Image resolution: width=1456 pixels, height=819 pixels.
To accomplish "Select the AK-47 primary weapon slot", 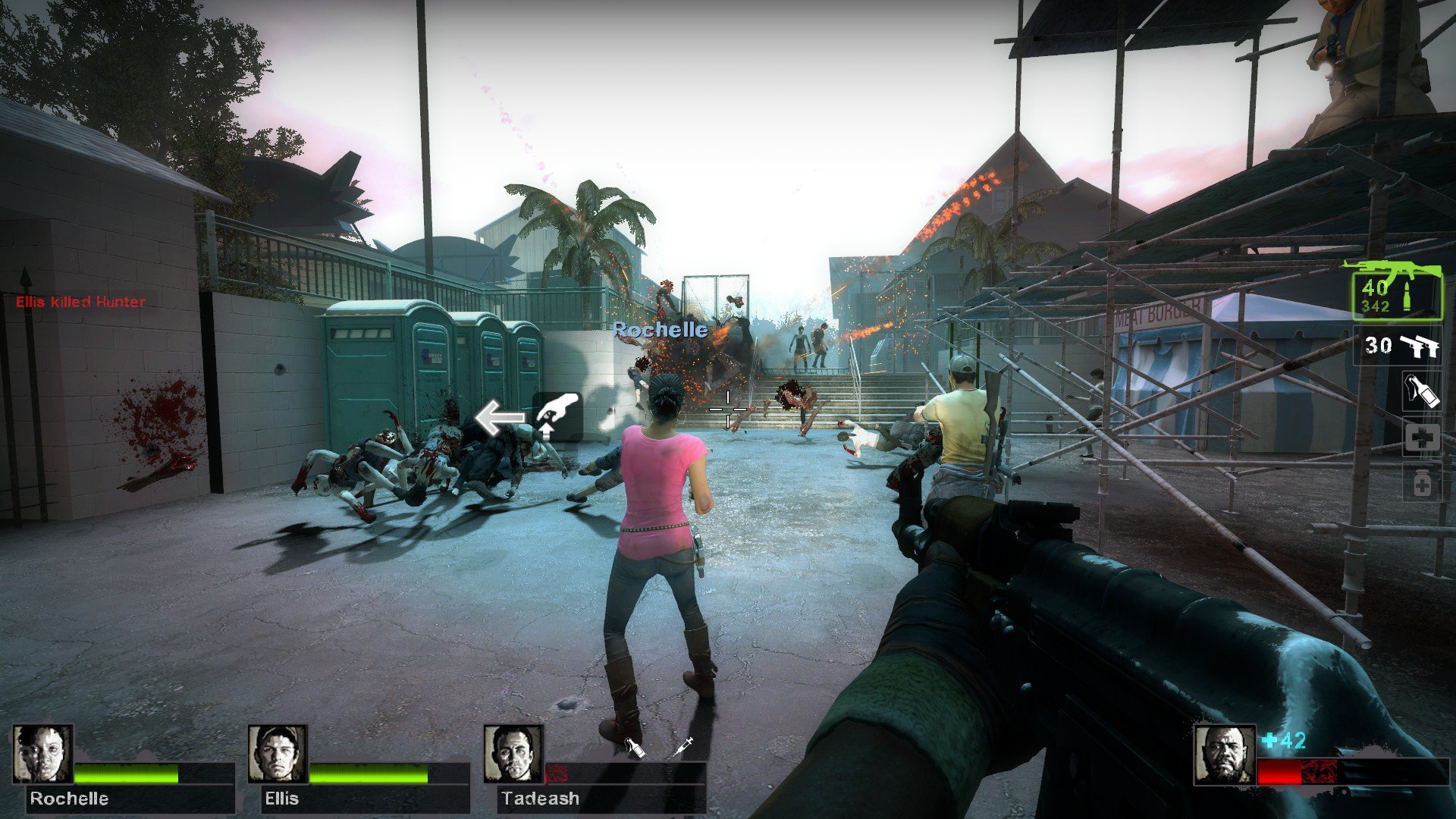I will pyautogui.click(x=1397, y=296).
